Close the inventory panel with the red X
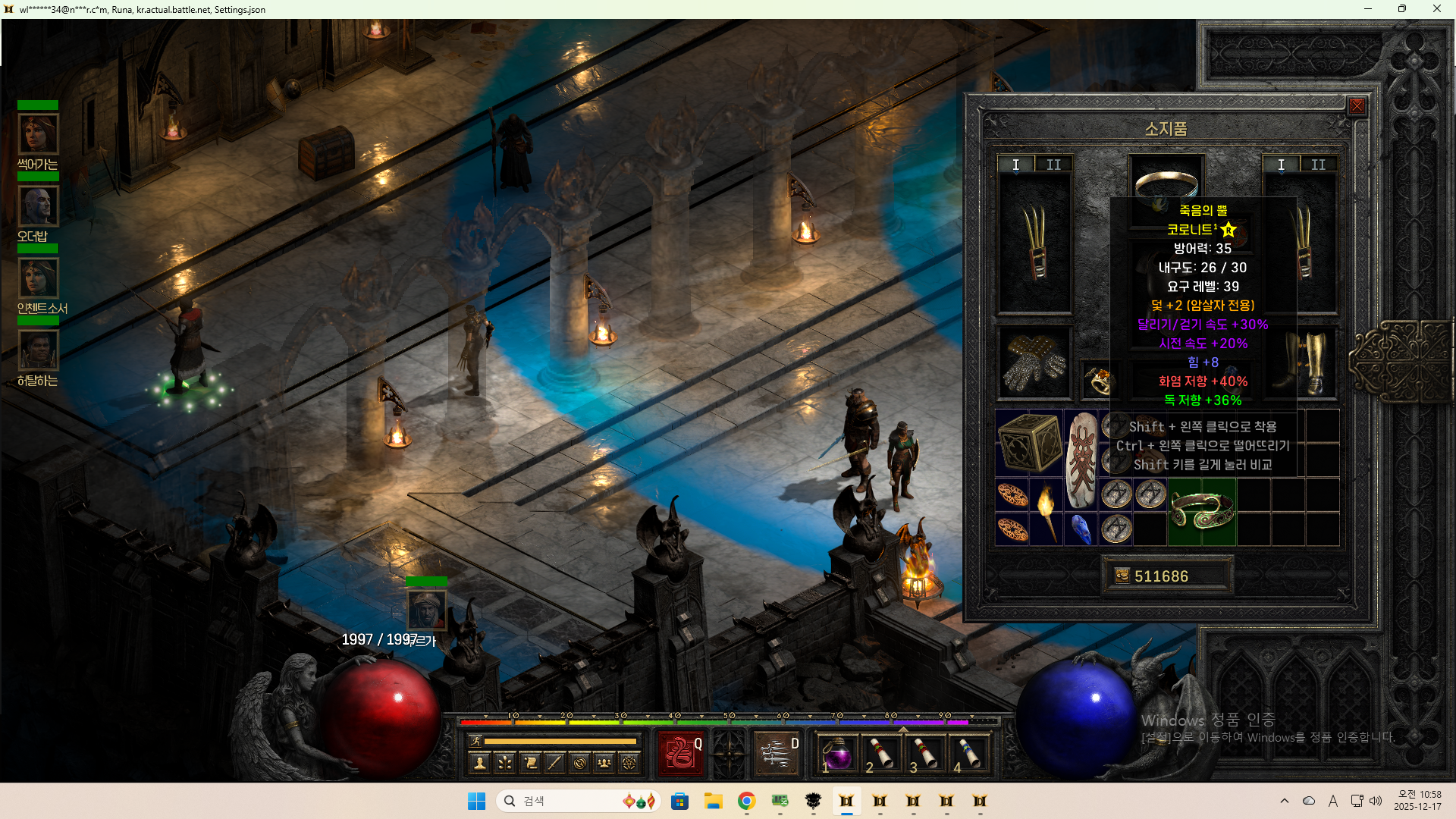The height and width of the screenshot is (819, 1456). click(1357, 106)
